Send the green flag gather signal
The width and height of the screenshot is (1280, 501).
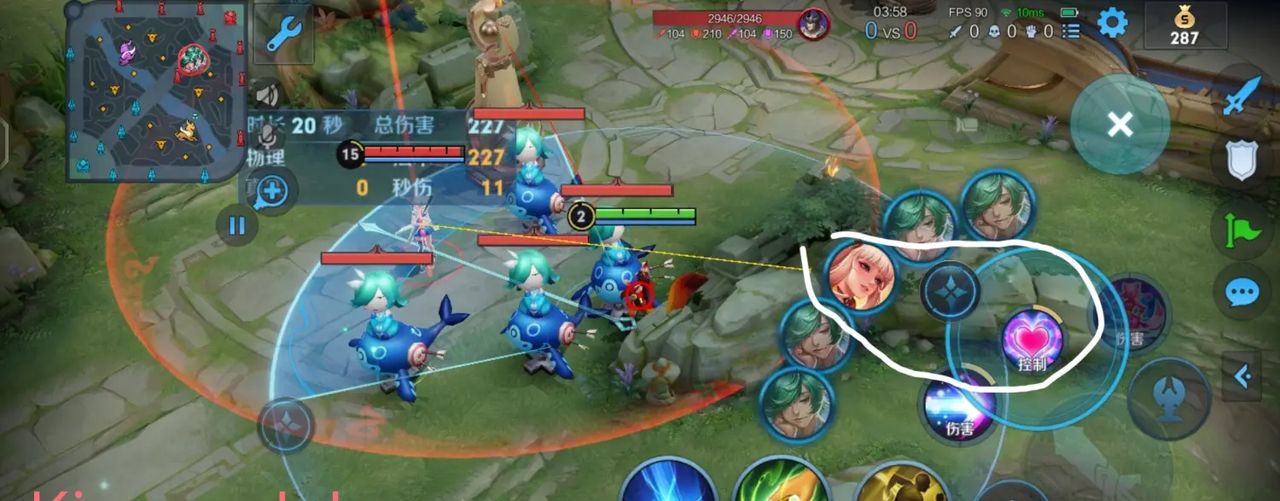(x=1242, y=228)
